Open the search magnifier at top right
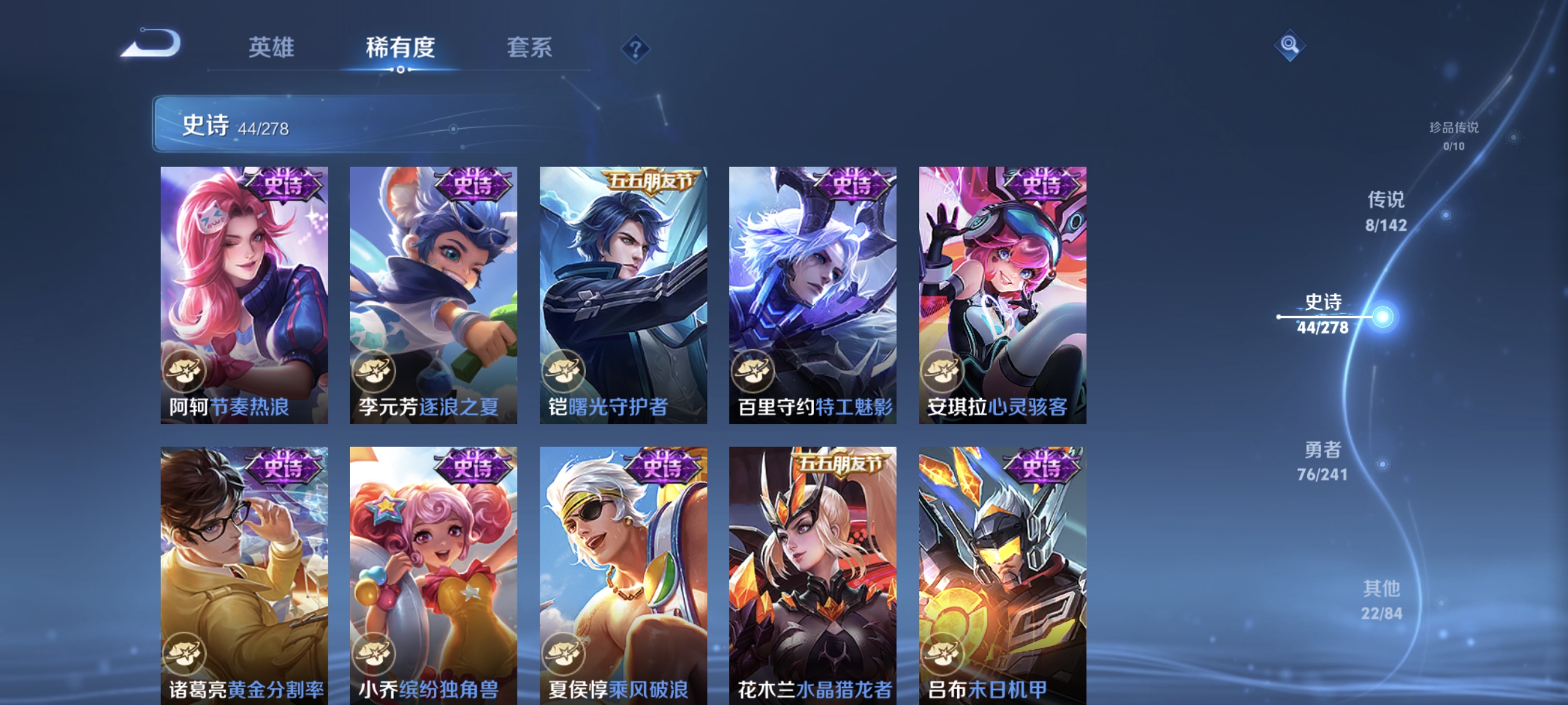This screenshot has height=705, width=1568. 1290,46
